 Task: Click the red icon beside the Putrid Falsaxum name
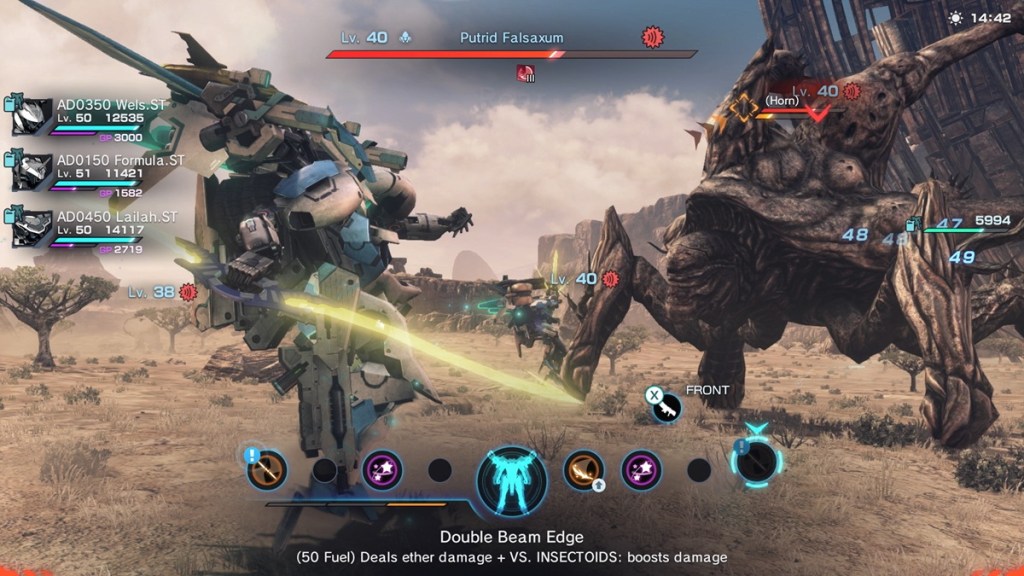pos(653,38)
